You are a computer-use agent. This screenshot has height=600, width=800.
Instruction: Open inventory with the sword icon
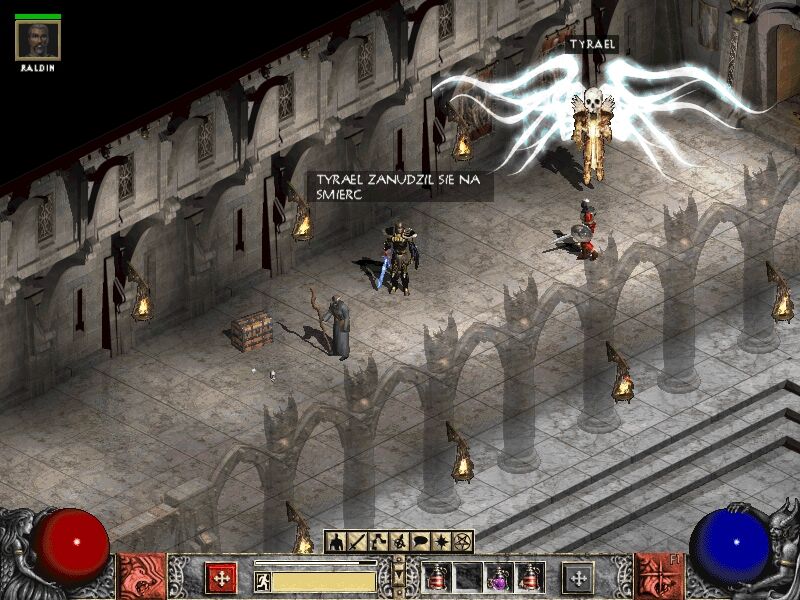[357, 542]
